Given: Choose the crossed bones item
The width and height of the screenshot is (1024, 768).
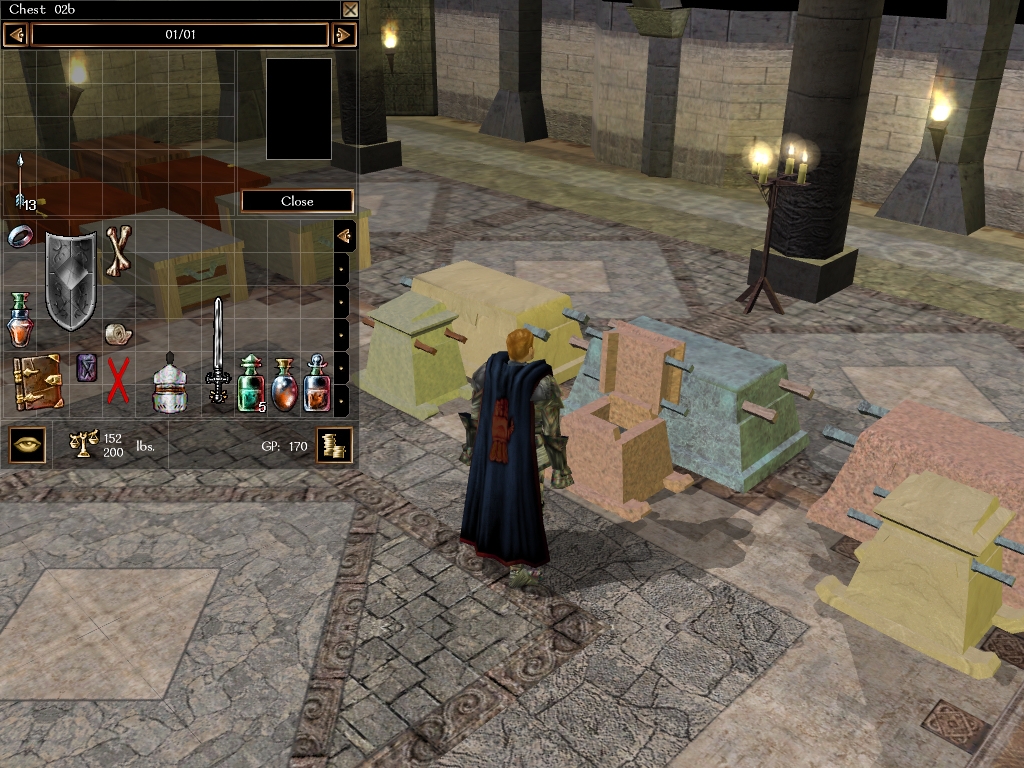Looking at the screenshot, I should pos(119,249).
